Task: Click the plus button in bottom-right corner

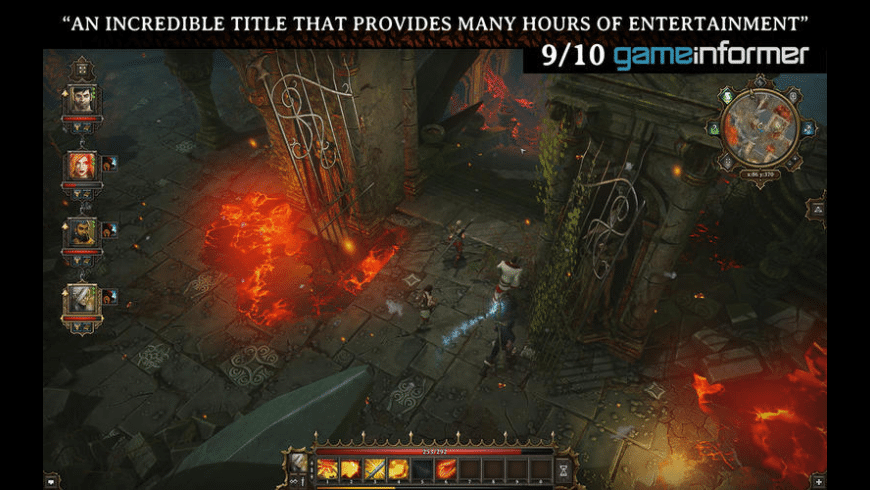Action: point(819,481)
